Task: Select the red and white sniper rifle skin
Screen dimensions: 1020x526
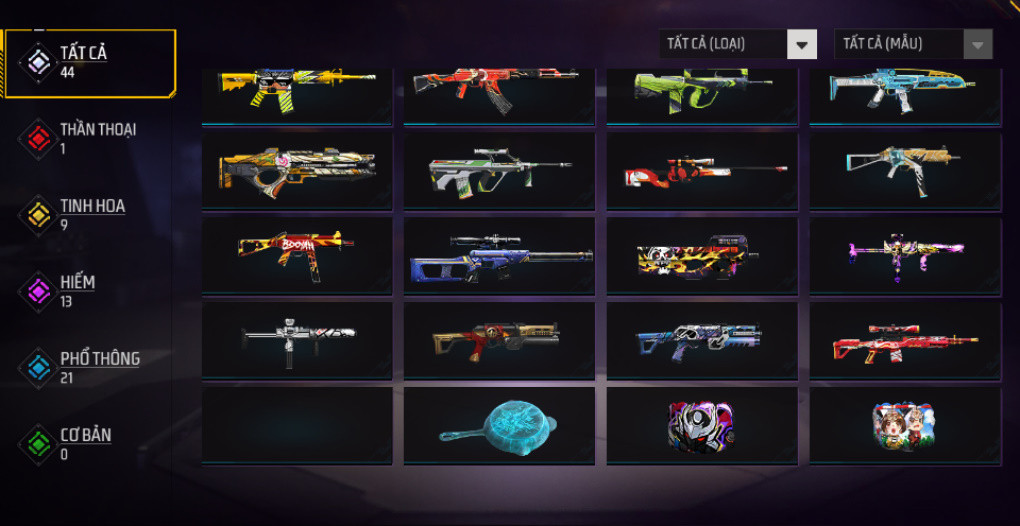Action: [x=702, y=171]
